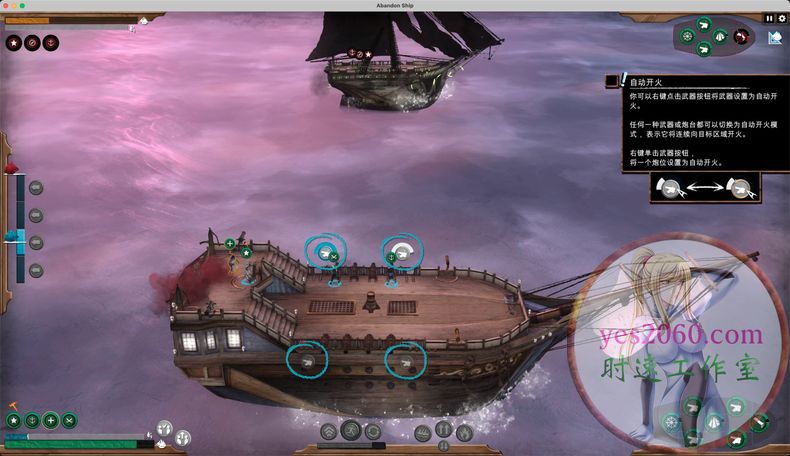Image resolution: width=790 pixels, height=456 pixels.
Task: Select the enemy compass status icon
Action: tap(32, 43)
